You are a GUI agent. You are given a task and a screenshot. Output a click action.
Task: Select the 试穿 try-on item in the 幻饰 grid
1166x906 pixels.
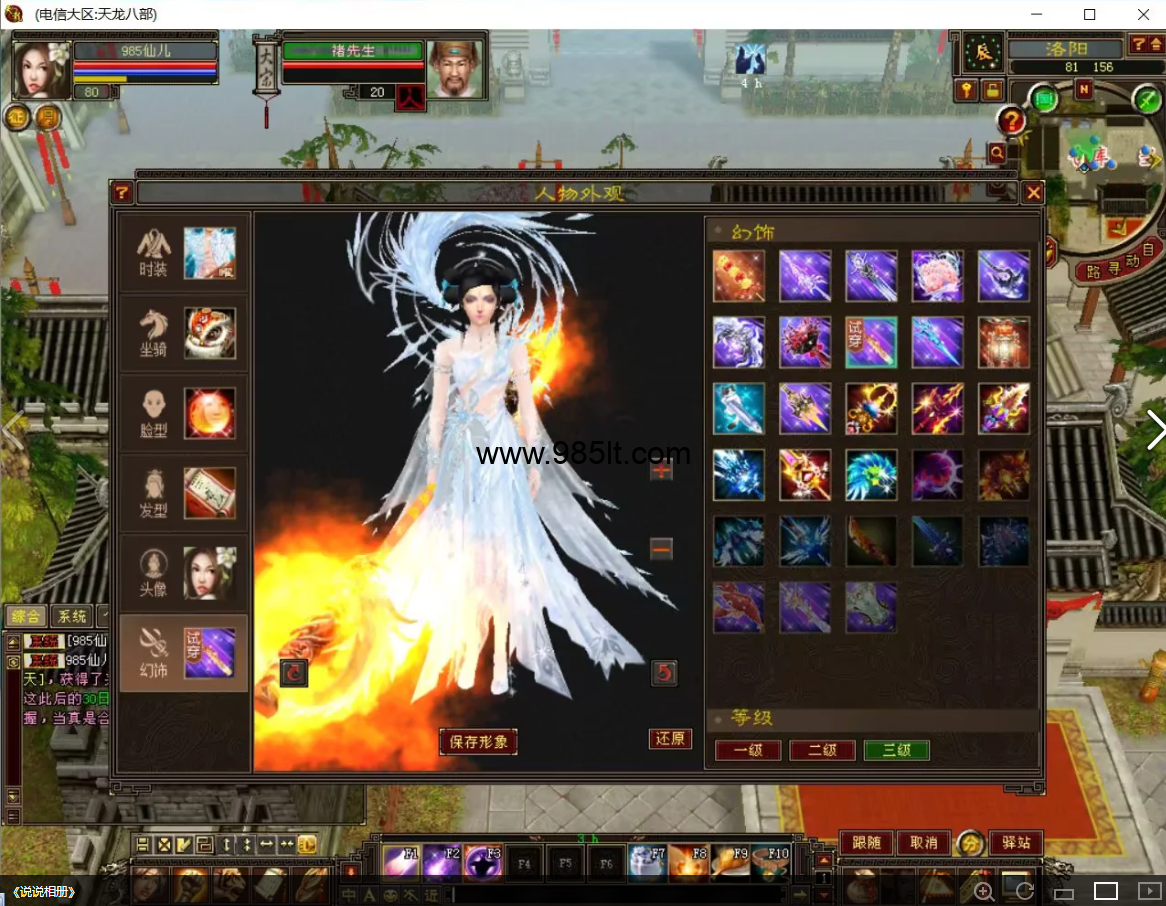pyautogui.click(x=871, y=343)
